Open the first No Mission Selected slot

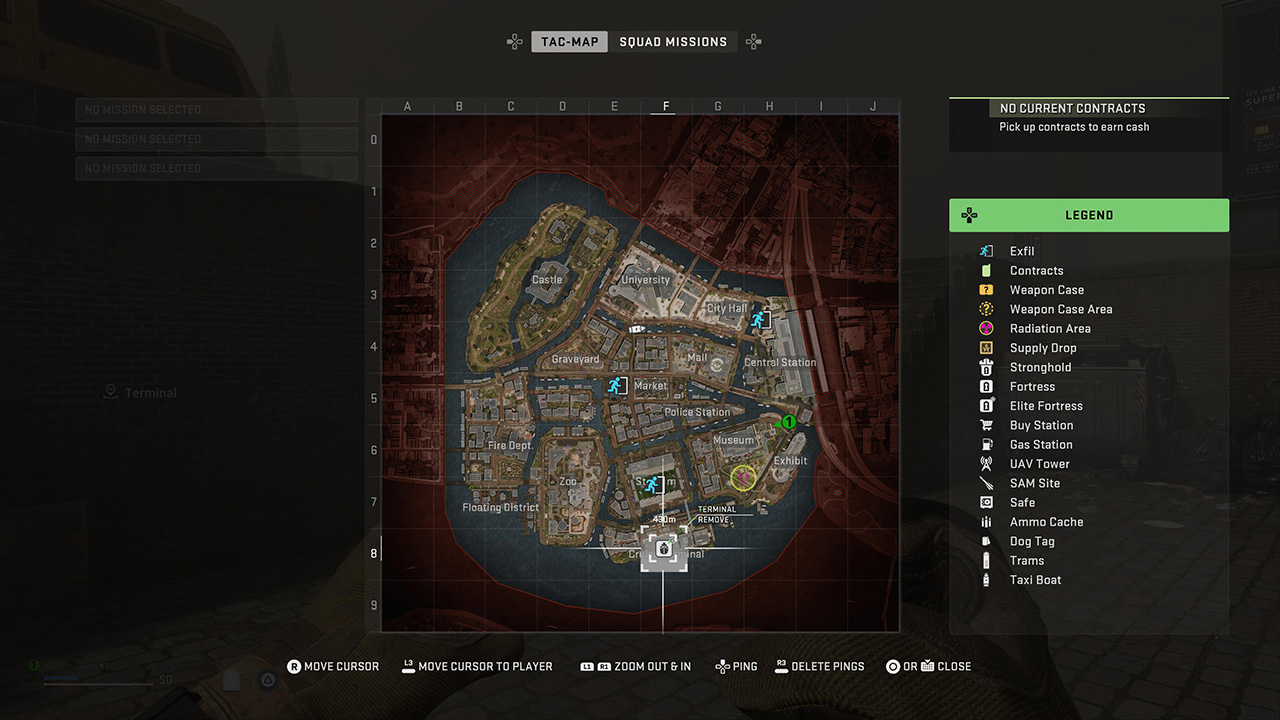[x=216, y=110]
